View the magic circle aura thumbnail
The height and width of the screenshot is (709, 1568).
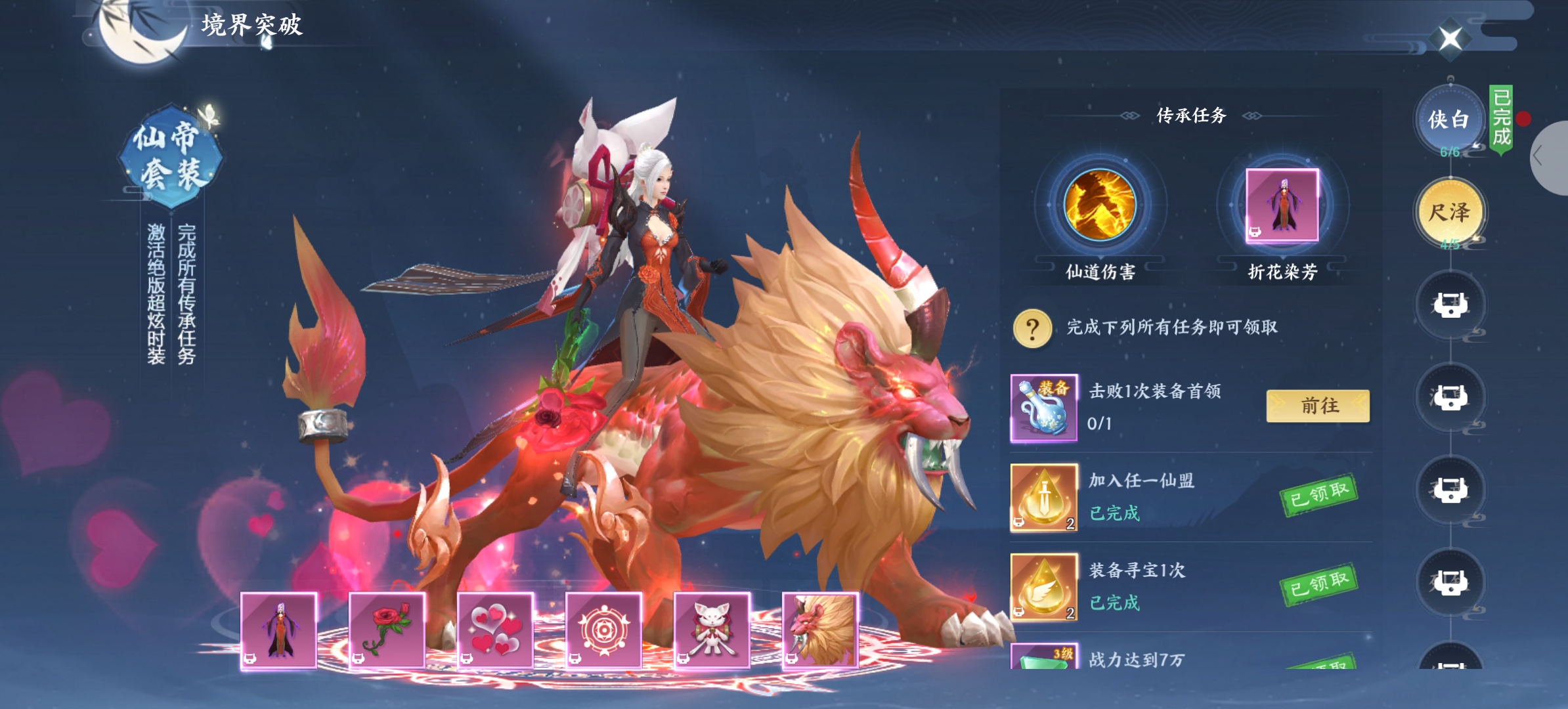[603, 630]
